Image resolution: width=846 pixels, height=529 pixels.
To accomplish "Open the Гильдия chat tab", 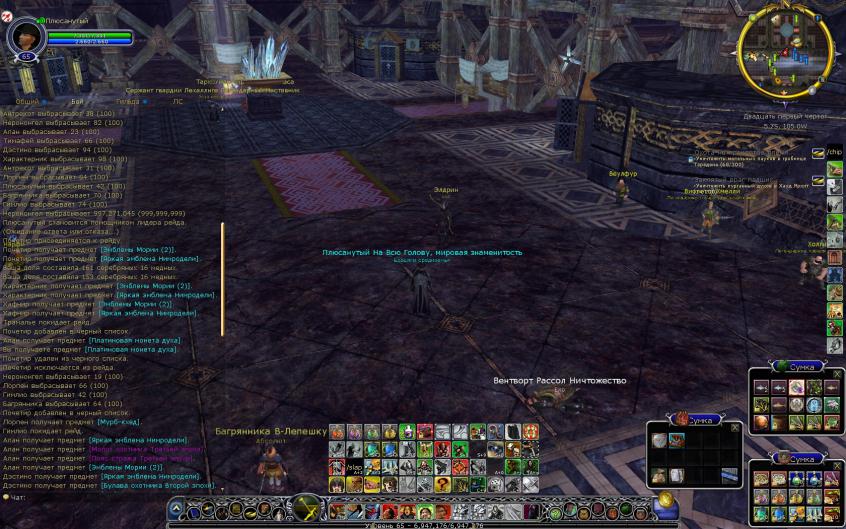I will 127,101.
